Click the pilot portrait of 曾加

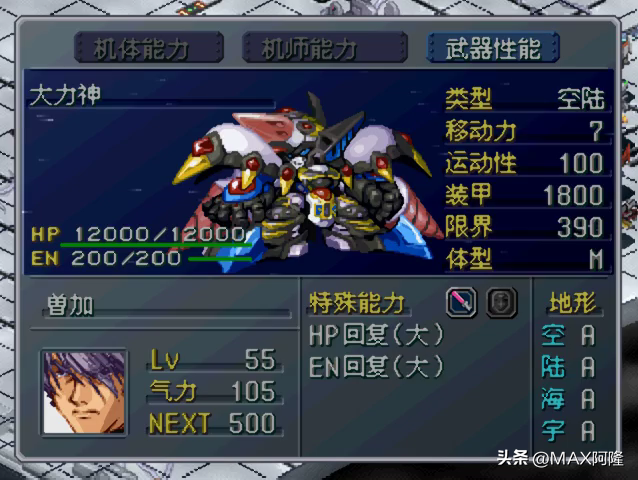pyautogui.click(x=84, y=390)
